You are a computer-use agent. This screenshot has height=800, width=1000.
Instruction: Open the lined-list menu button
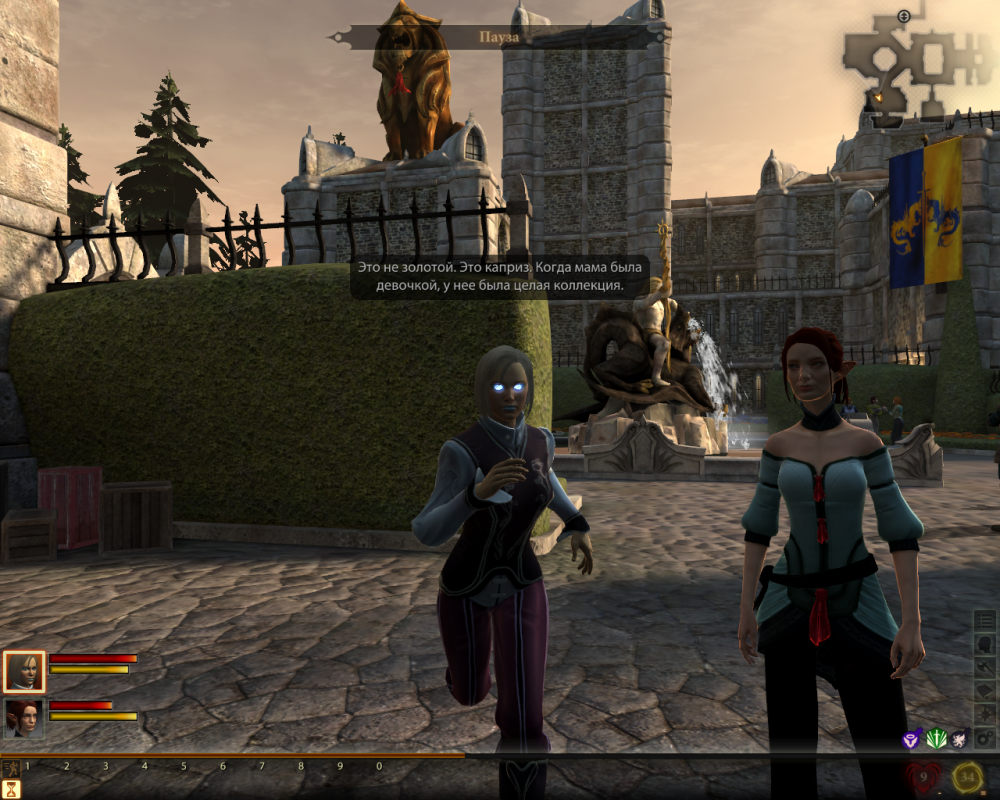point(985,622)
